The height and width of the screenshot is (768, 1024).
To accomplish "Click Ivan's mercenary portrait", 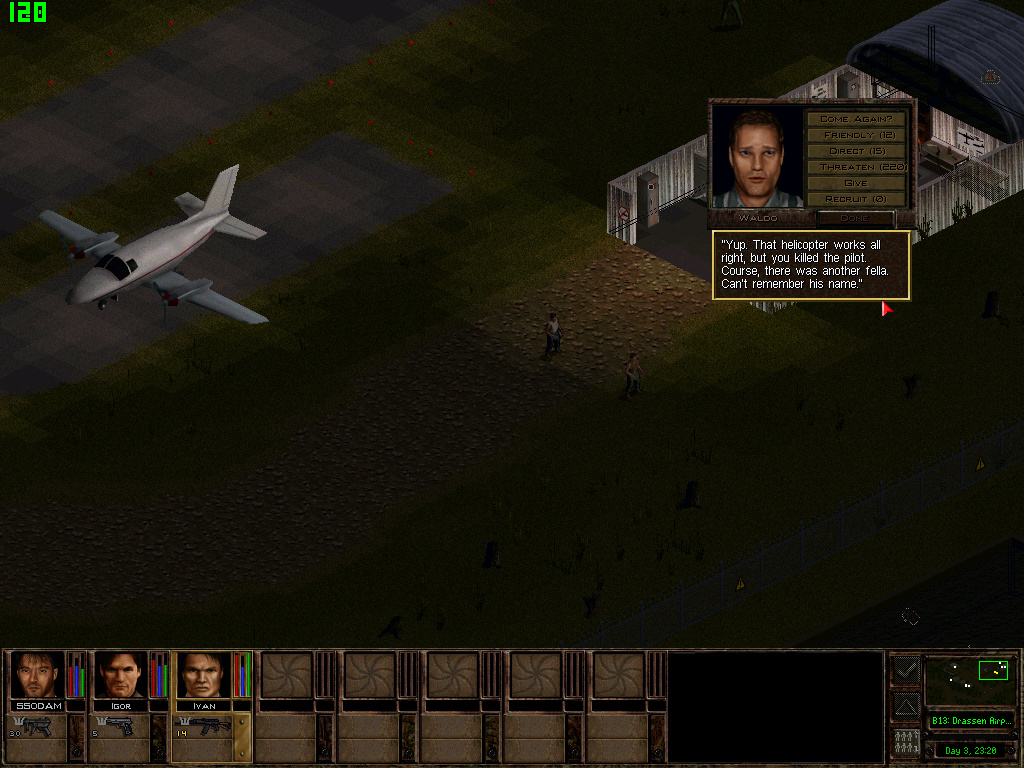I will tap(204, 675).
